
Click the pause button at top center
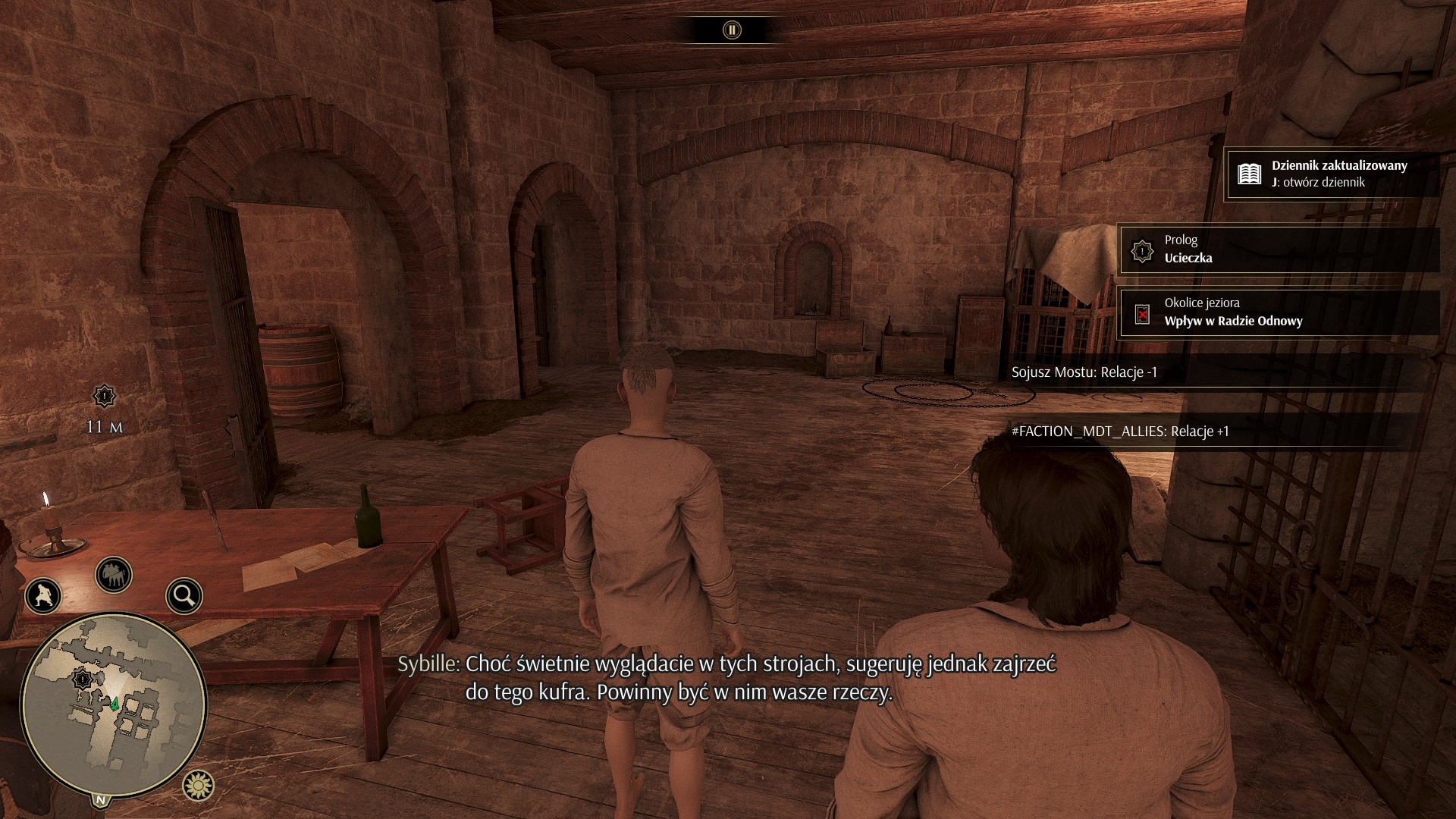tap(732, 30)
